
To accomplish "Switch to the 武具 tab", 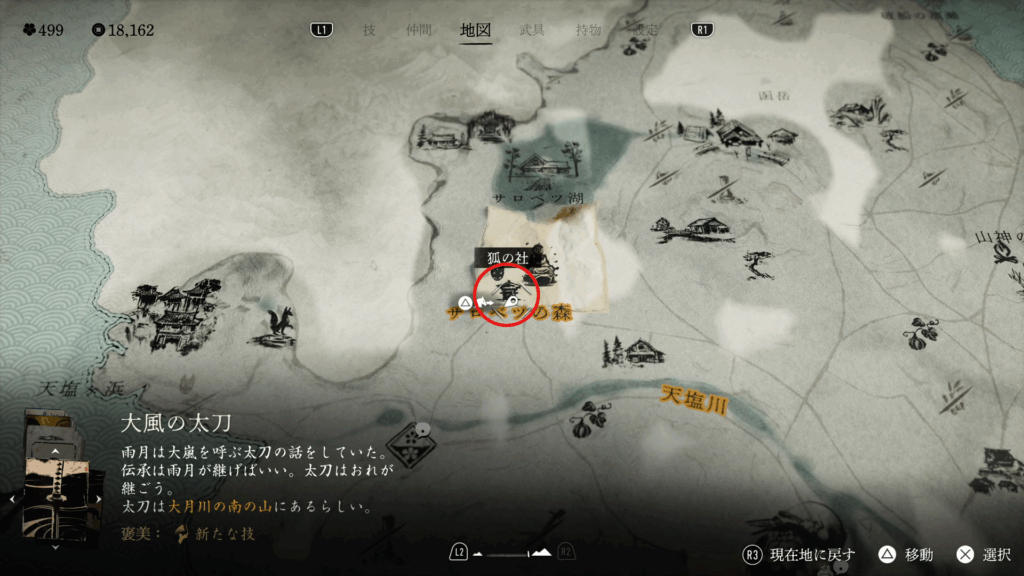I will click(532, 30).
